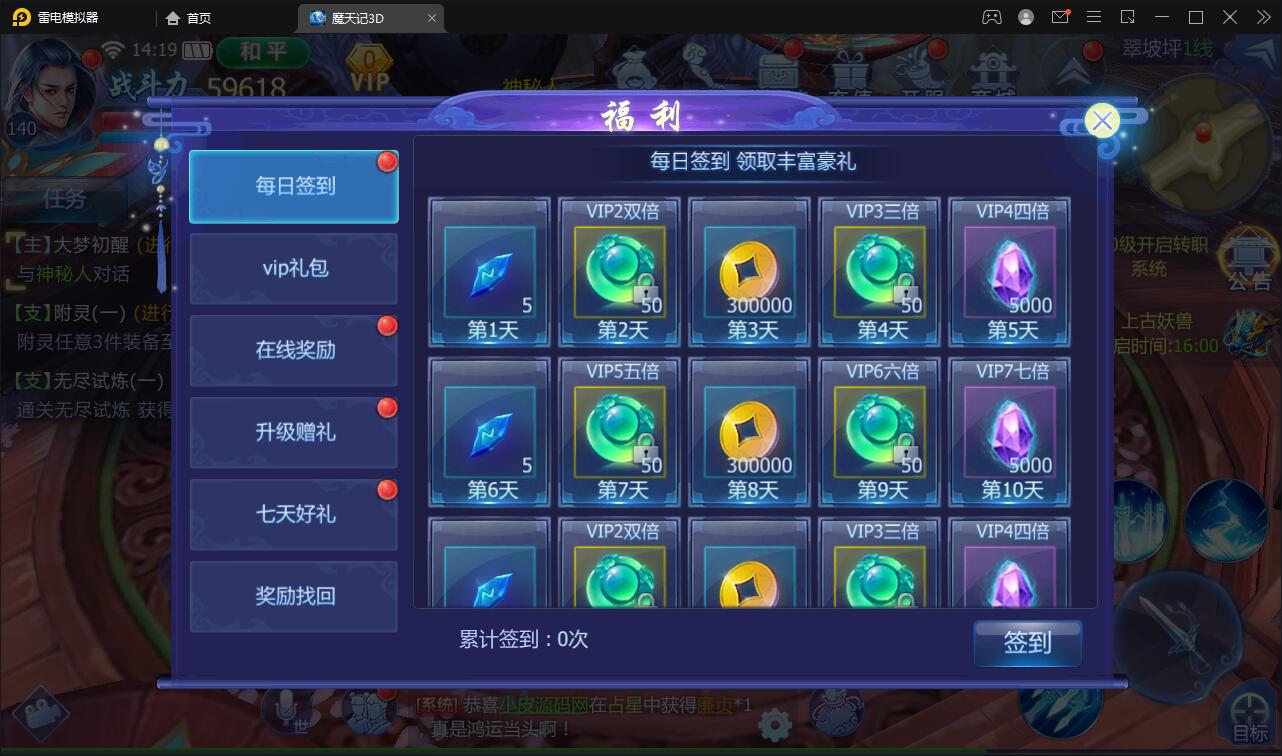Switch to the 七天好礼 tab
This screenshot has width=1282, height=756.
(x=293, y=514)
